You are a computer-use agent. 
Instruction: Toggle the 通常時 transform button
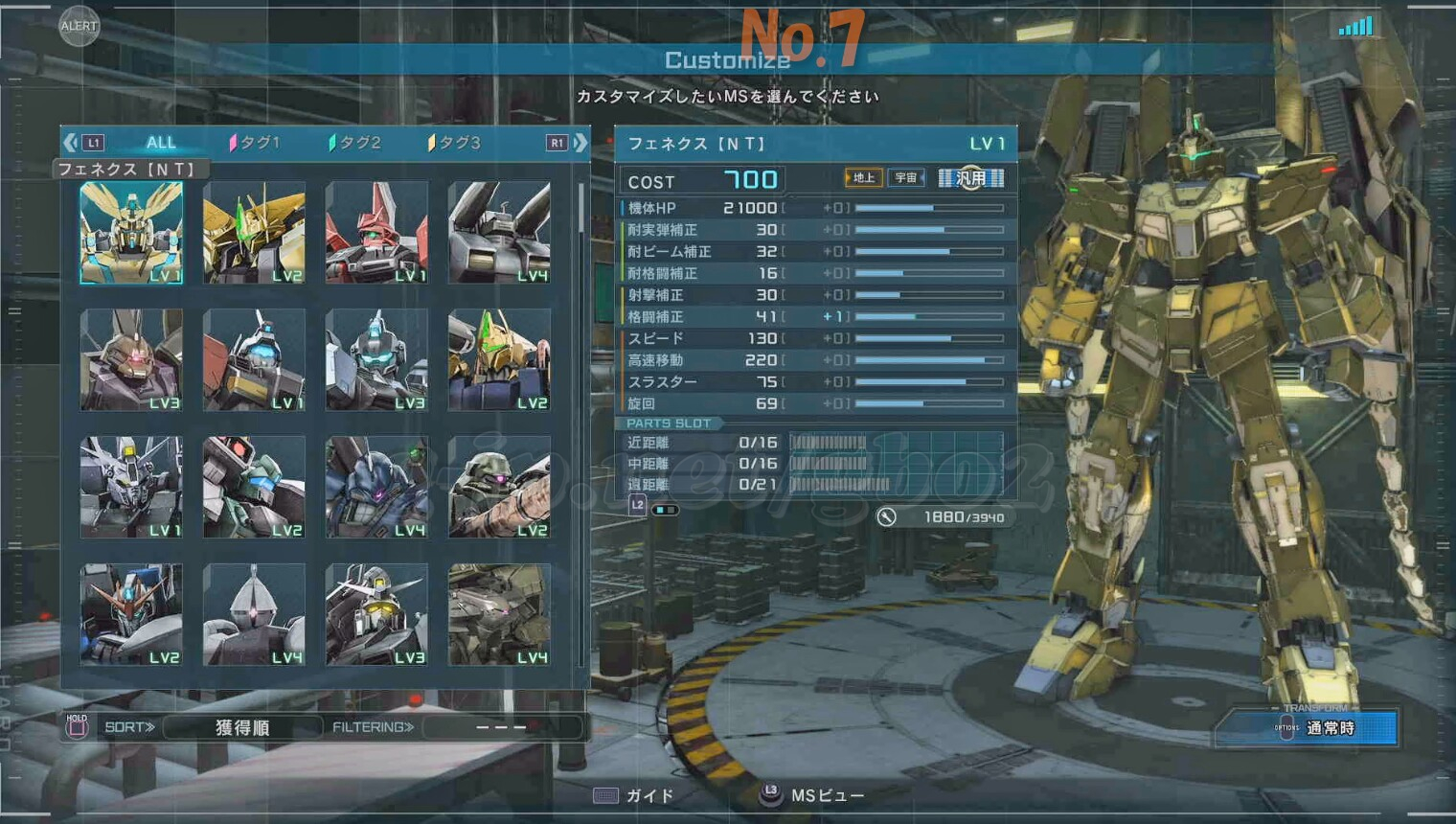click(1330, 728)
